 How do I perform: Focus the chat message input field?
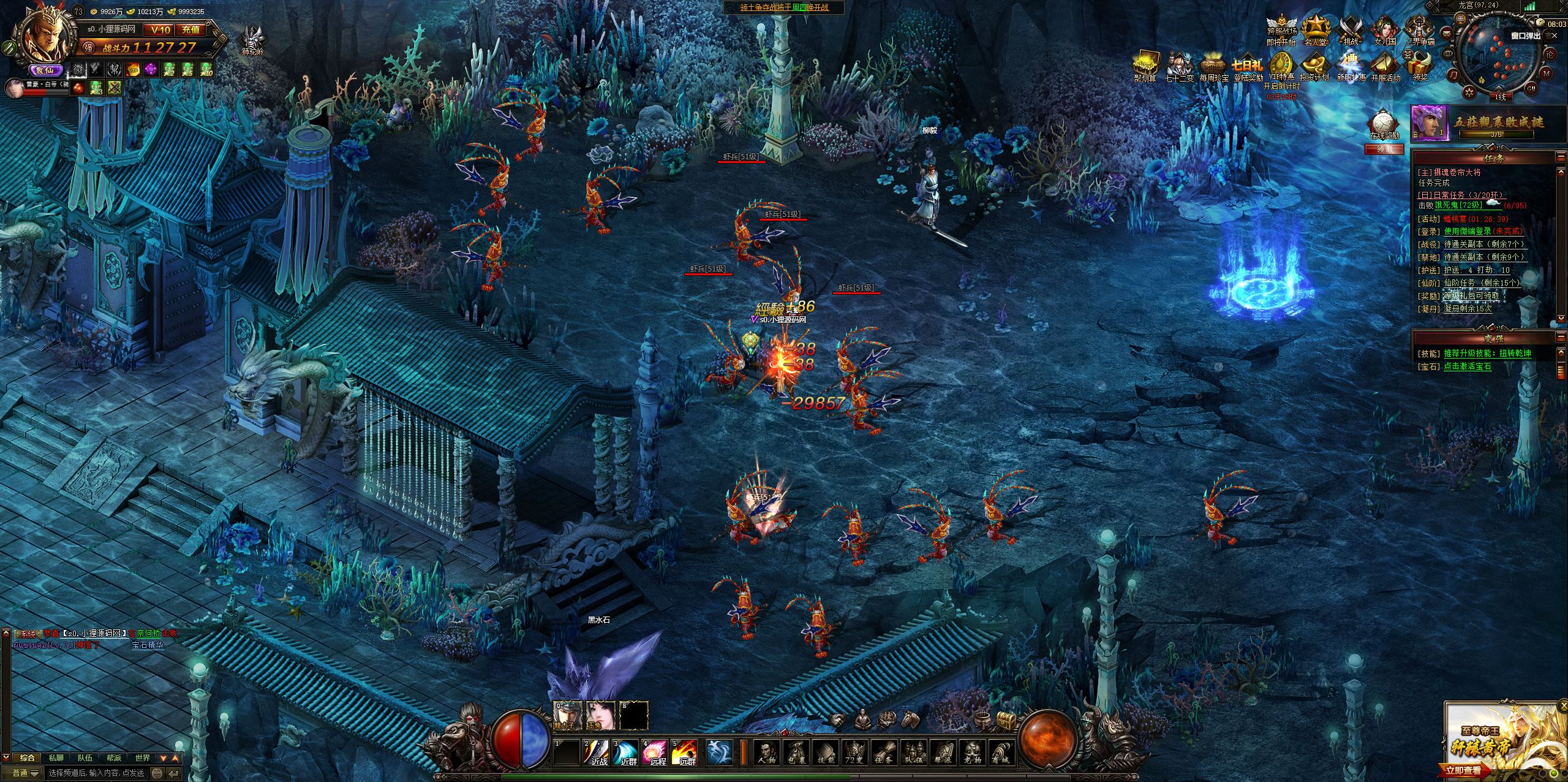[98, 773]
